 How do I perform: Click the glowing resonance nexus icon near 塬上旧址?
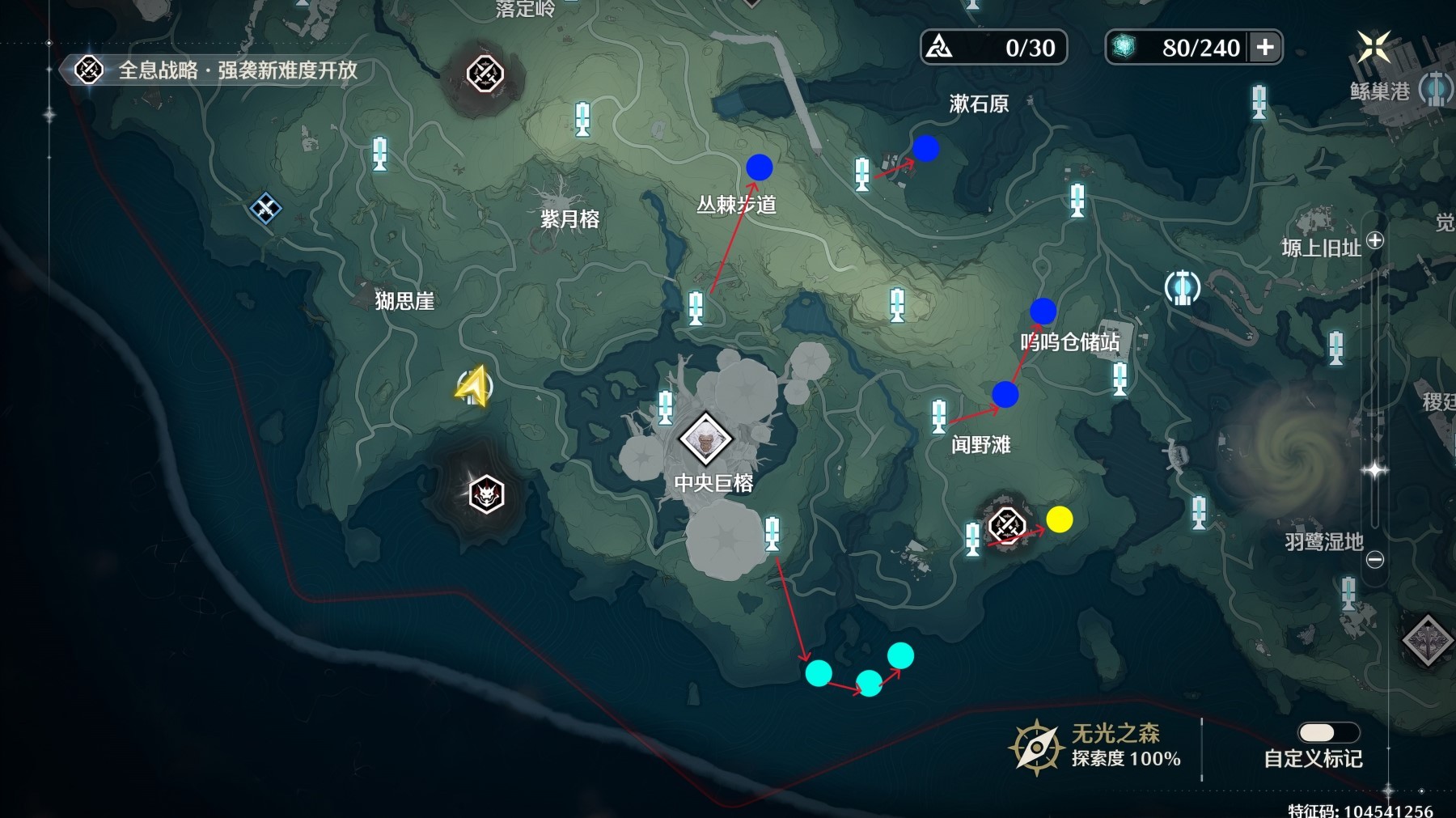(1183, 286)
